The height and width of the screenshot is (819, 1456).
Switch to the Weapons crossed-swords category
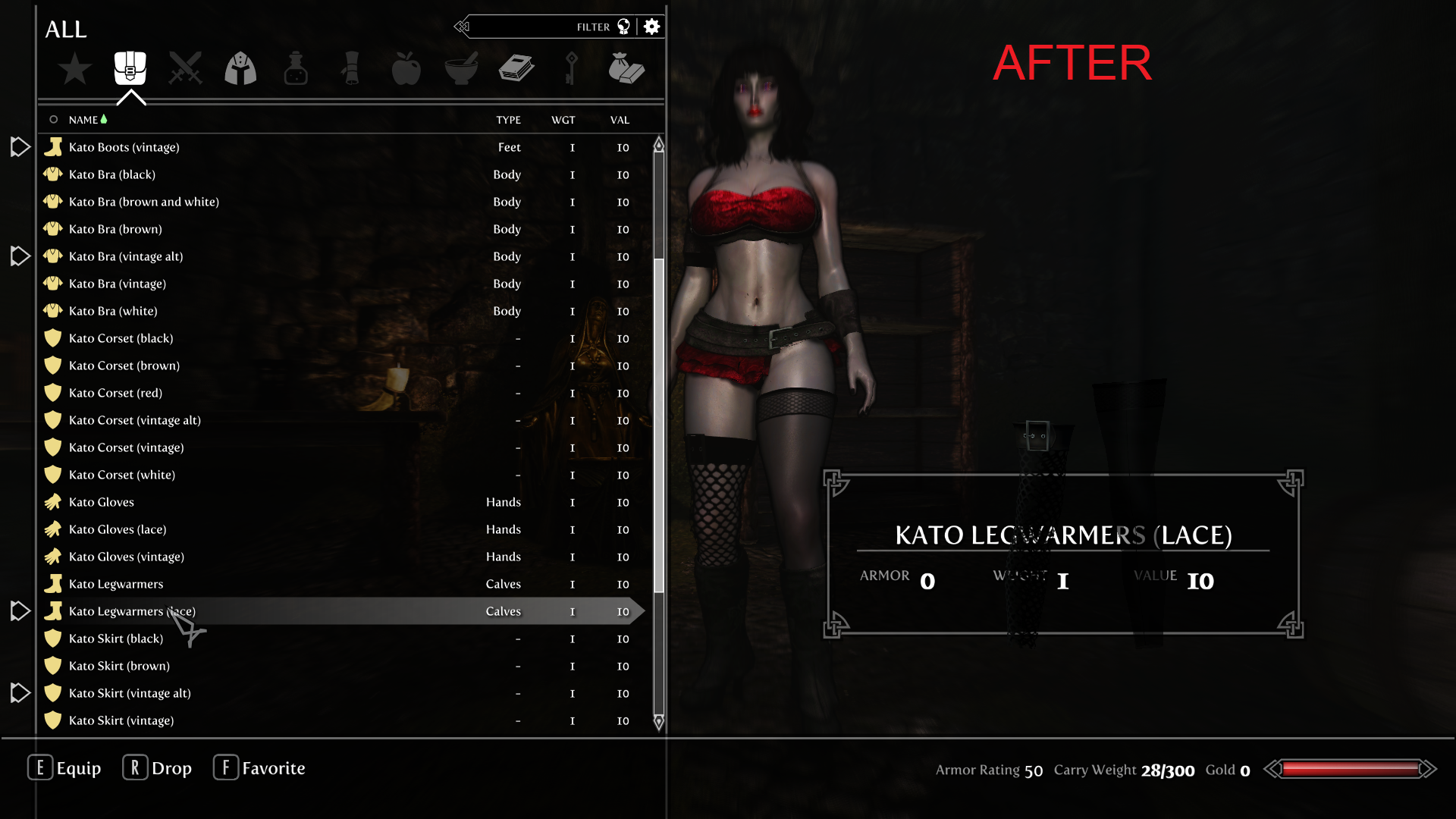click(185, 68)
